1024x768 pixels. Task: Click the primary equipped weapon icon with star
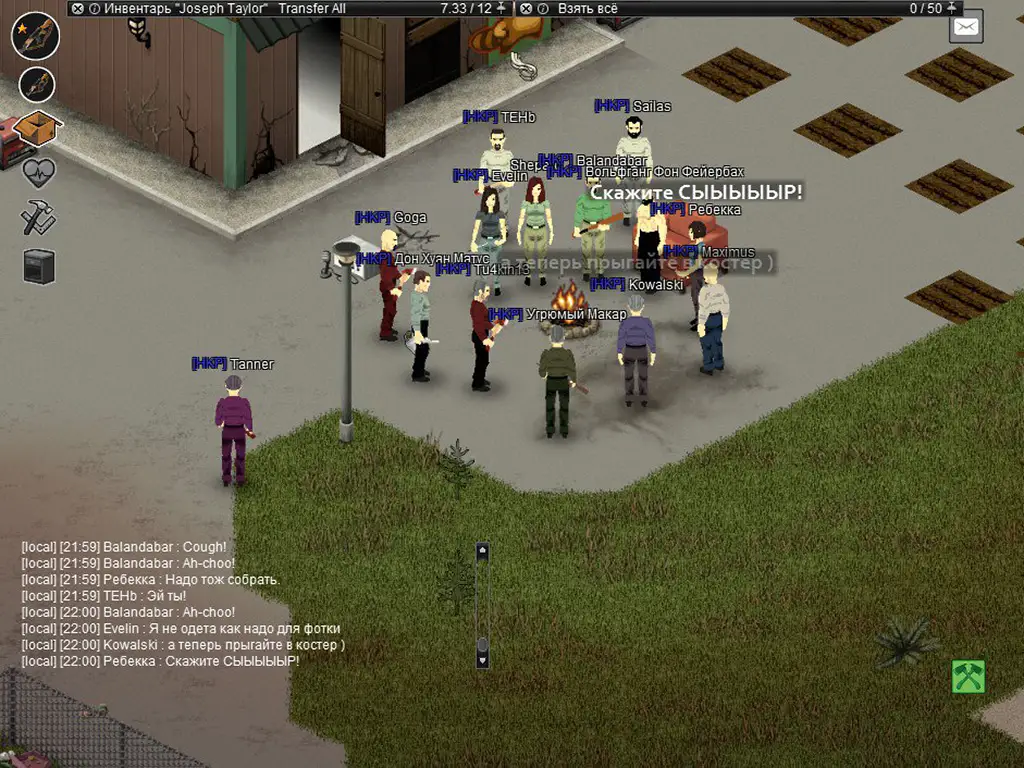click(36, 36)
